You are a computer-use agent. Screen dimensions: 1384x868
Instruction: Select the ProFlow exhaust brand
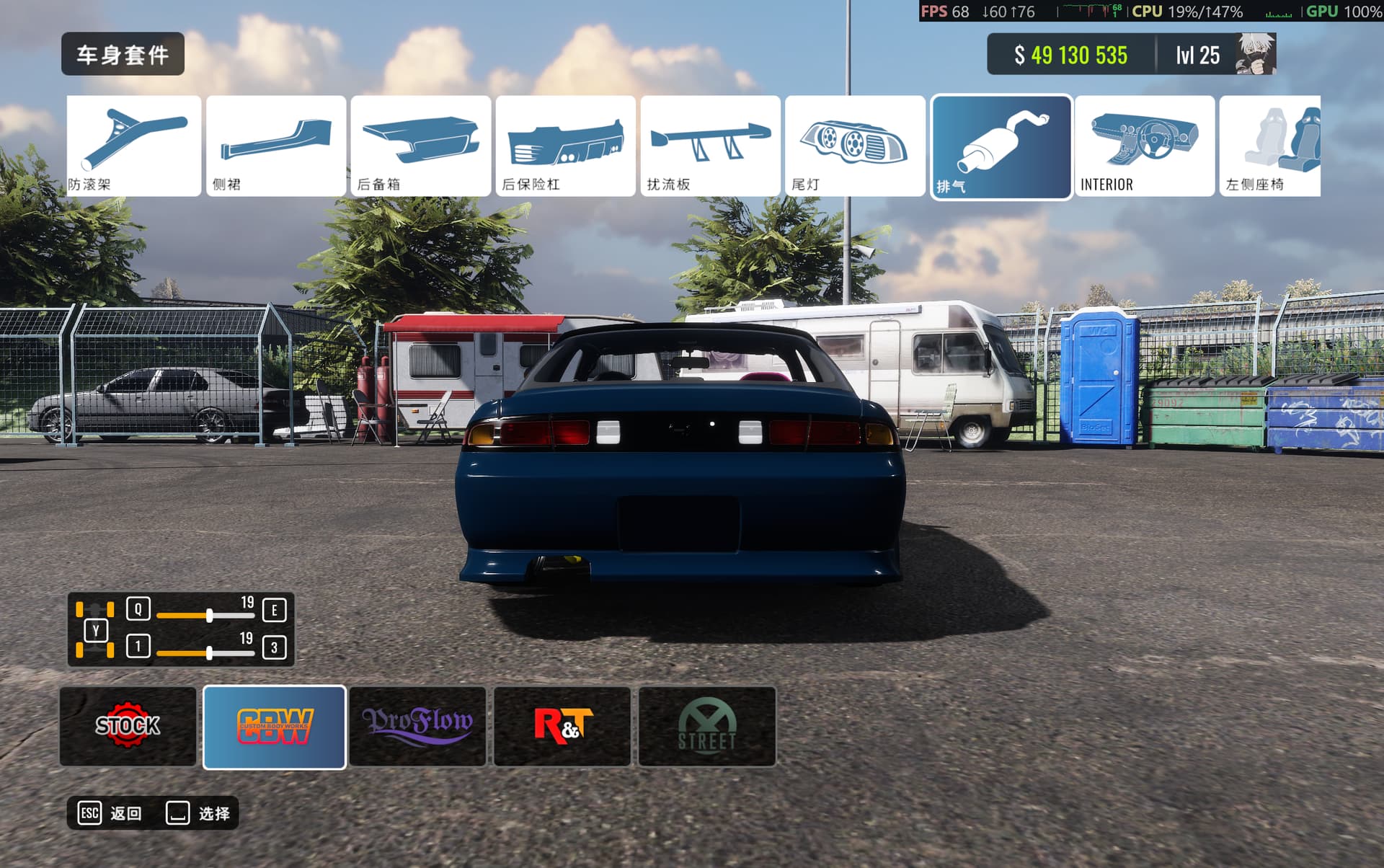point(418,726)
